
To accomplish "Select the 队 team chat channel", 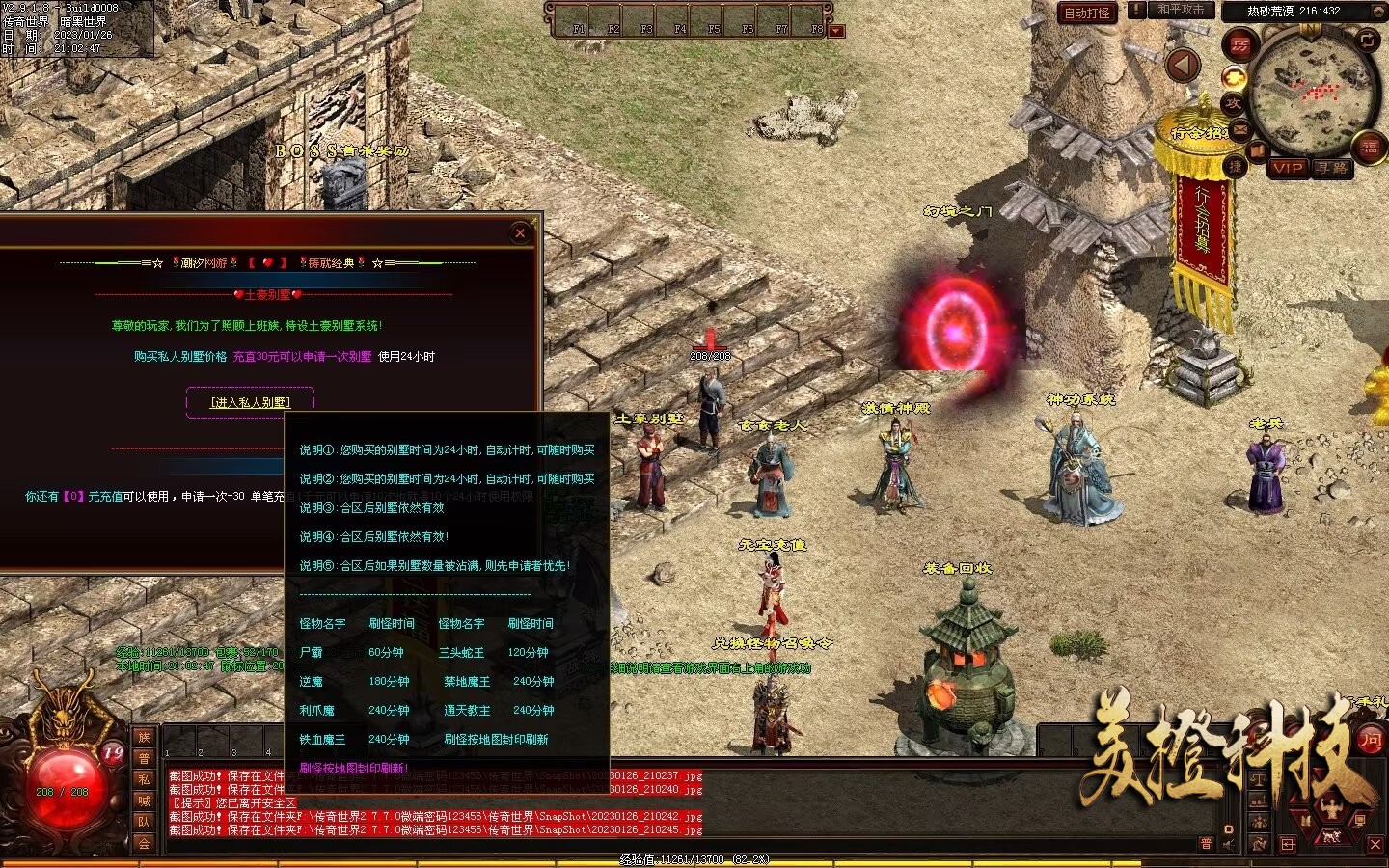I will click(144, 822).
